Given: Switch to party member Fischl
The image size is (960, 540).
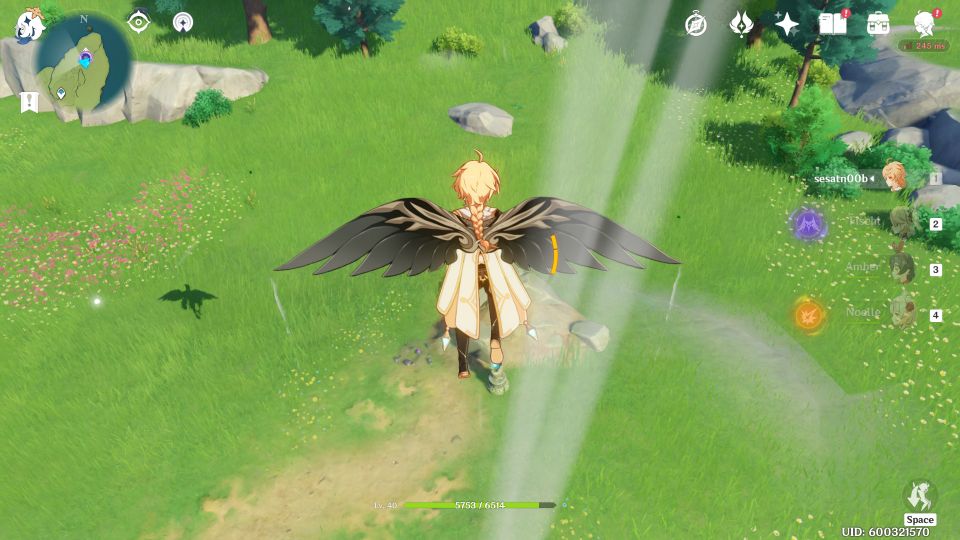Looking at the screenshot, I should (x=902, y=223).
